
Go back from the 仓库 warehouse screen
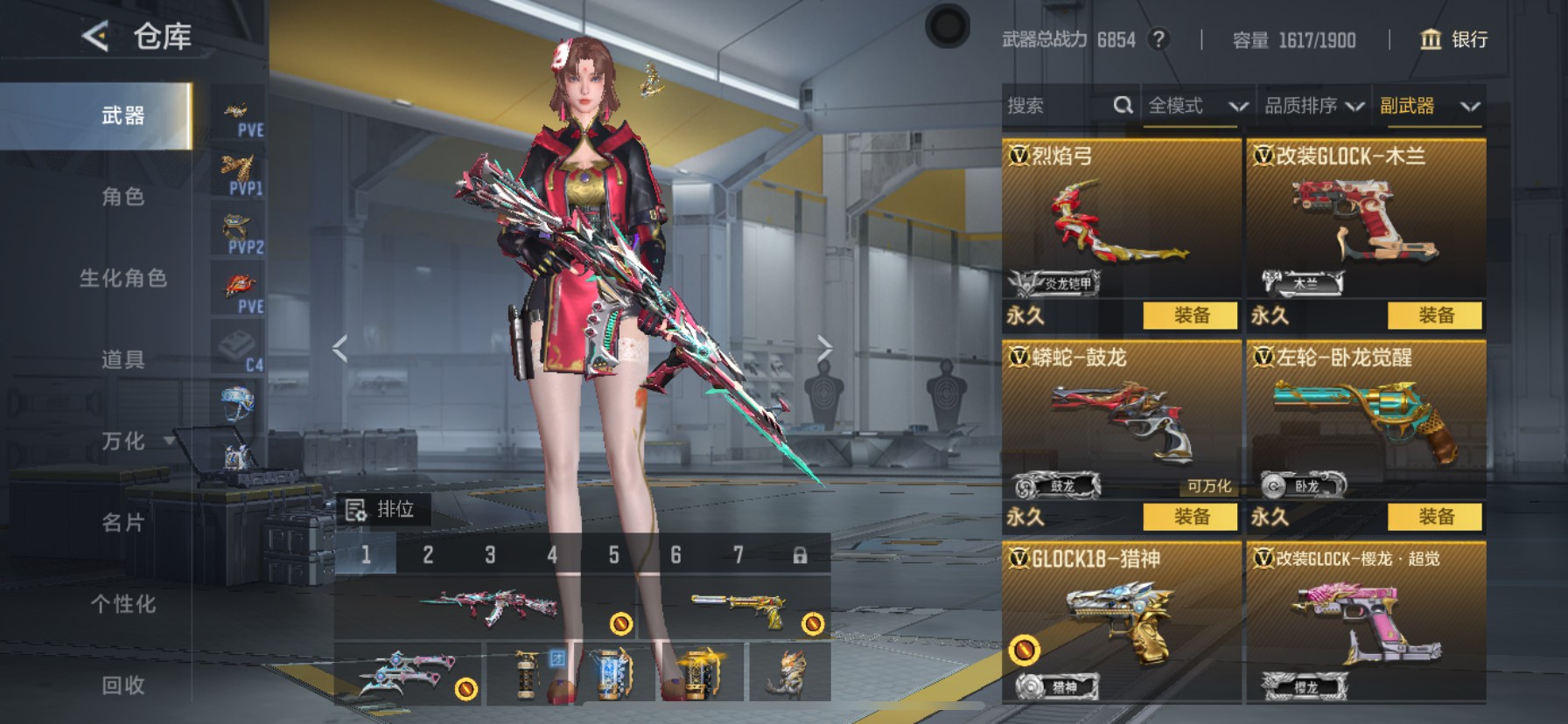95,36
